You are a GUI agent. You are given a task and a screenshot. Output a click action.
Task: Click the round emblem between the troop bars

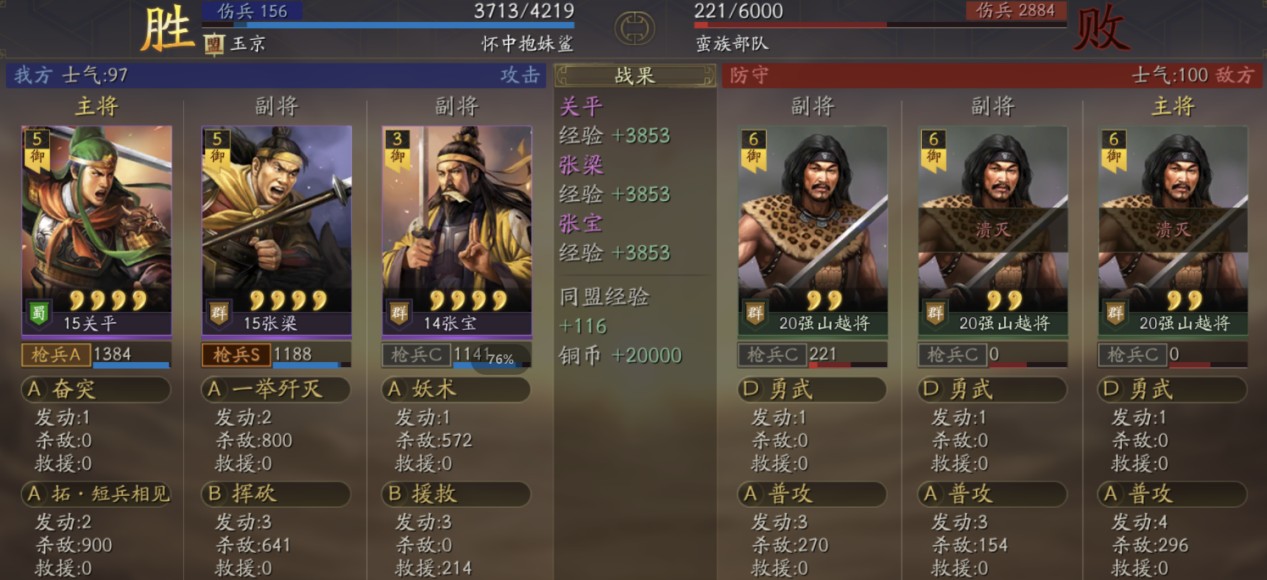(x=634, y=28)
